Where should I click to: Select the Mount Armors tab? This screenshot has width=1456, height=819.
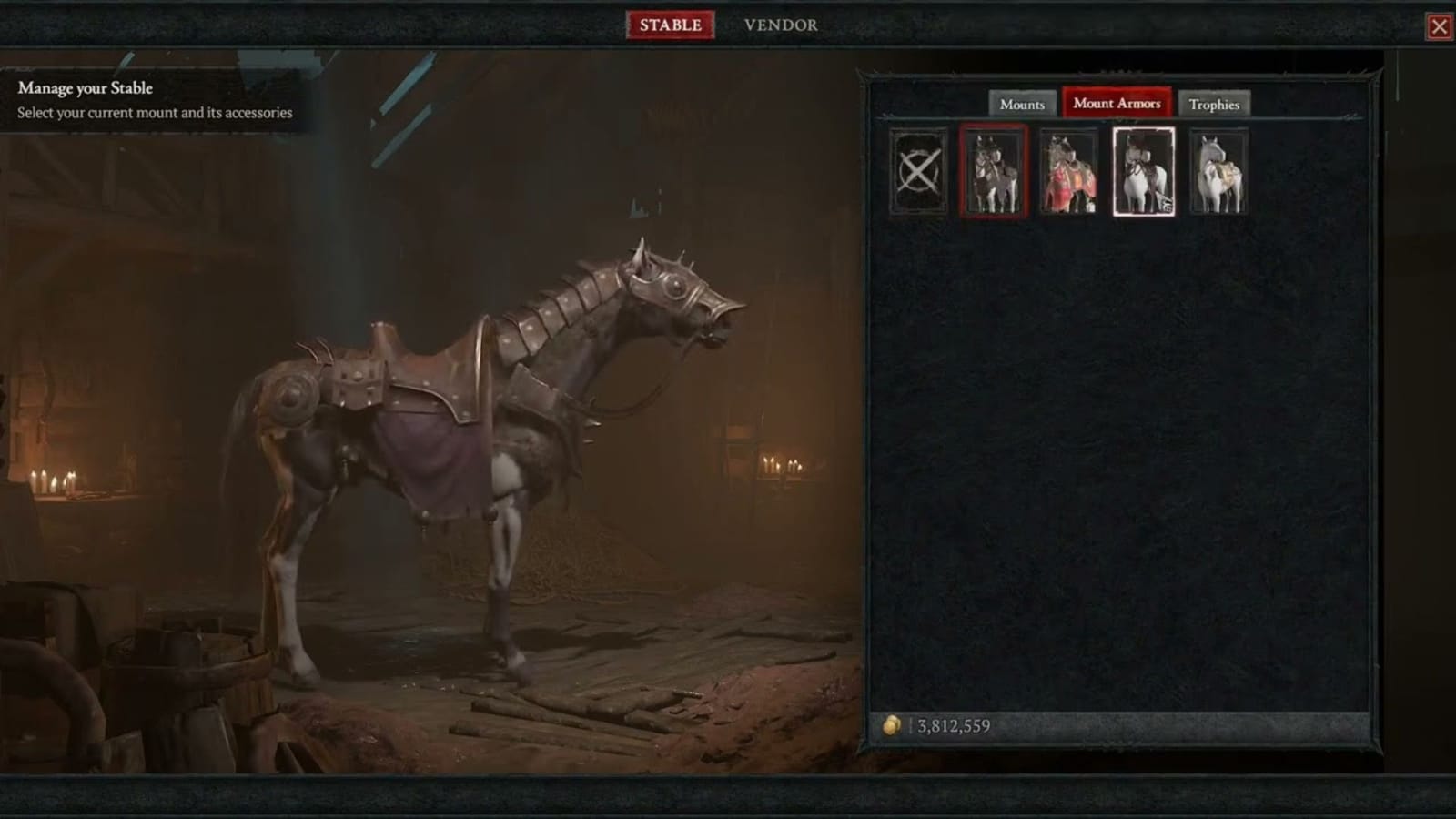(x=1117, y=104)
